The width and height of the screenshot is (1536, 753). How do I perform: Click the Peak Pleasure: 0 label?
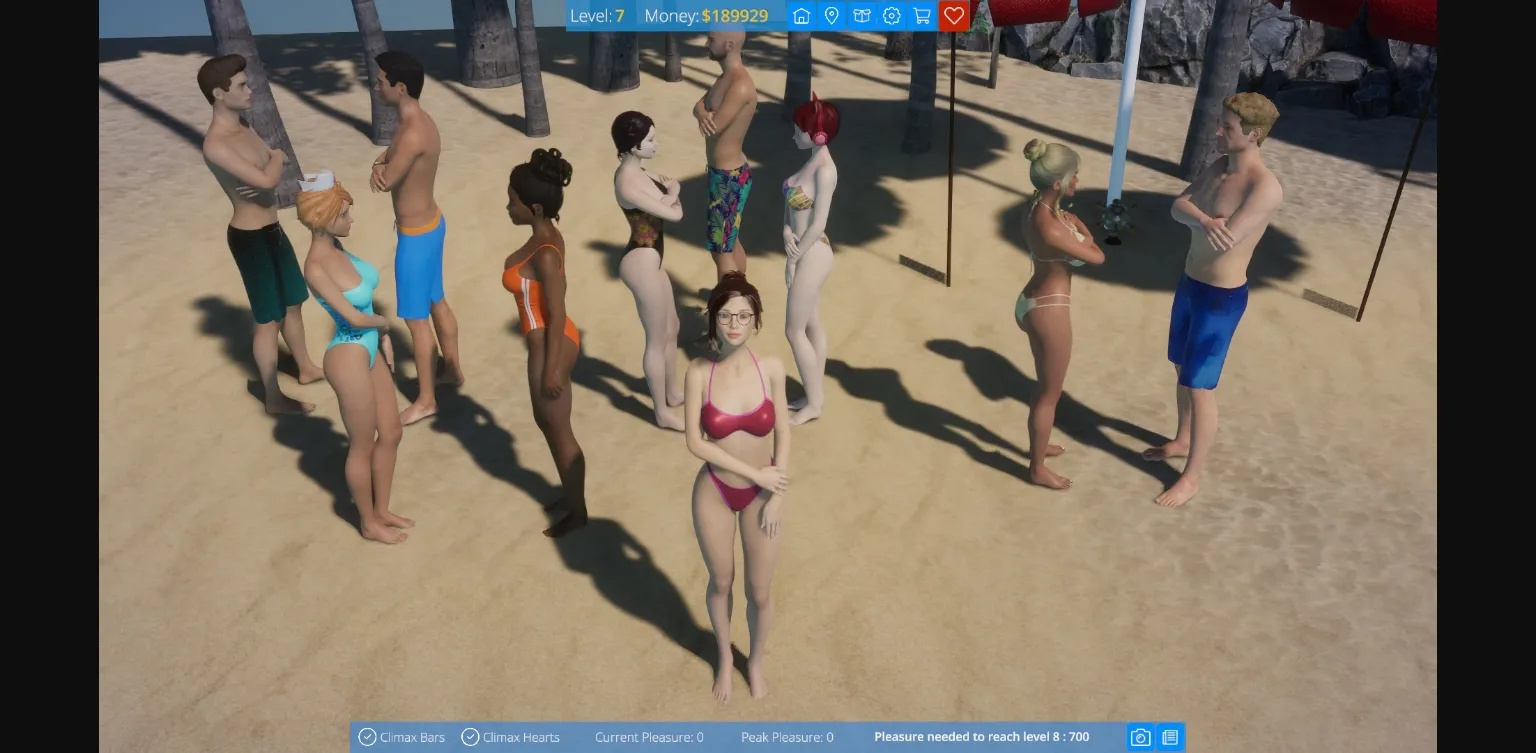pyautogui.click(x=787, y=737)
